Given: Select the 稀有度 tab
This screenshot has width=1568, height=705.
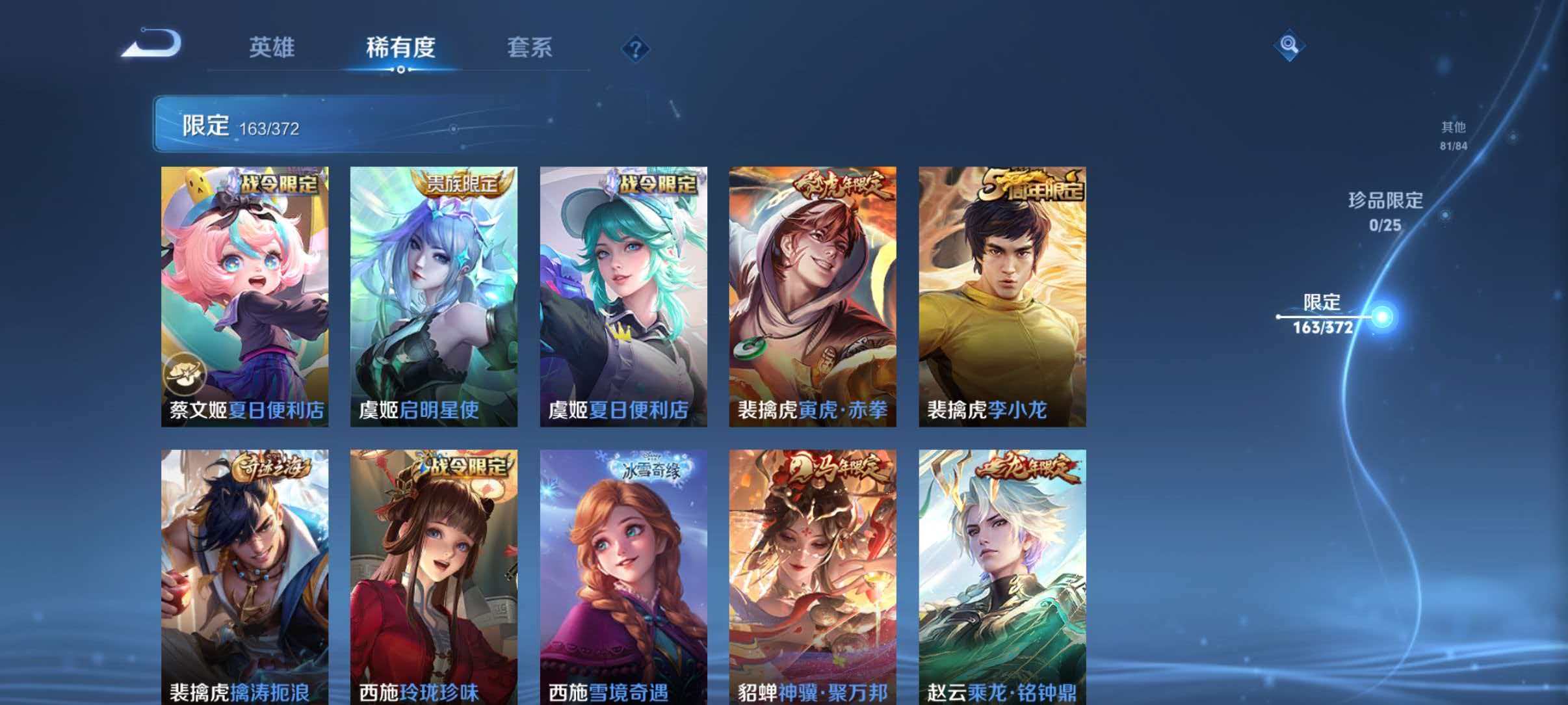Looking at the screenshot, I should click(399, 47).
